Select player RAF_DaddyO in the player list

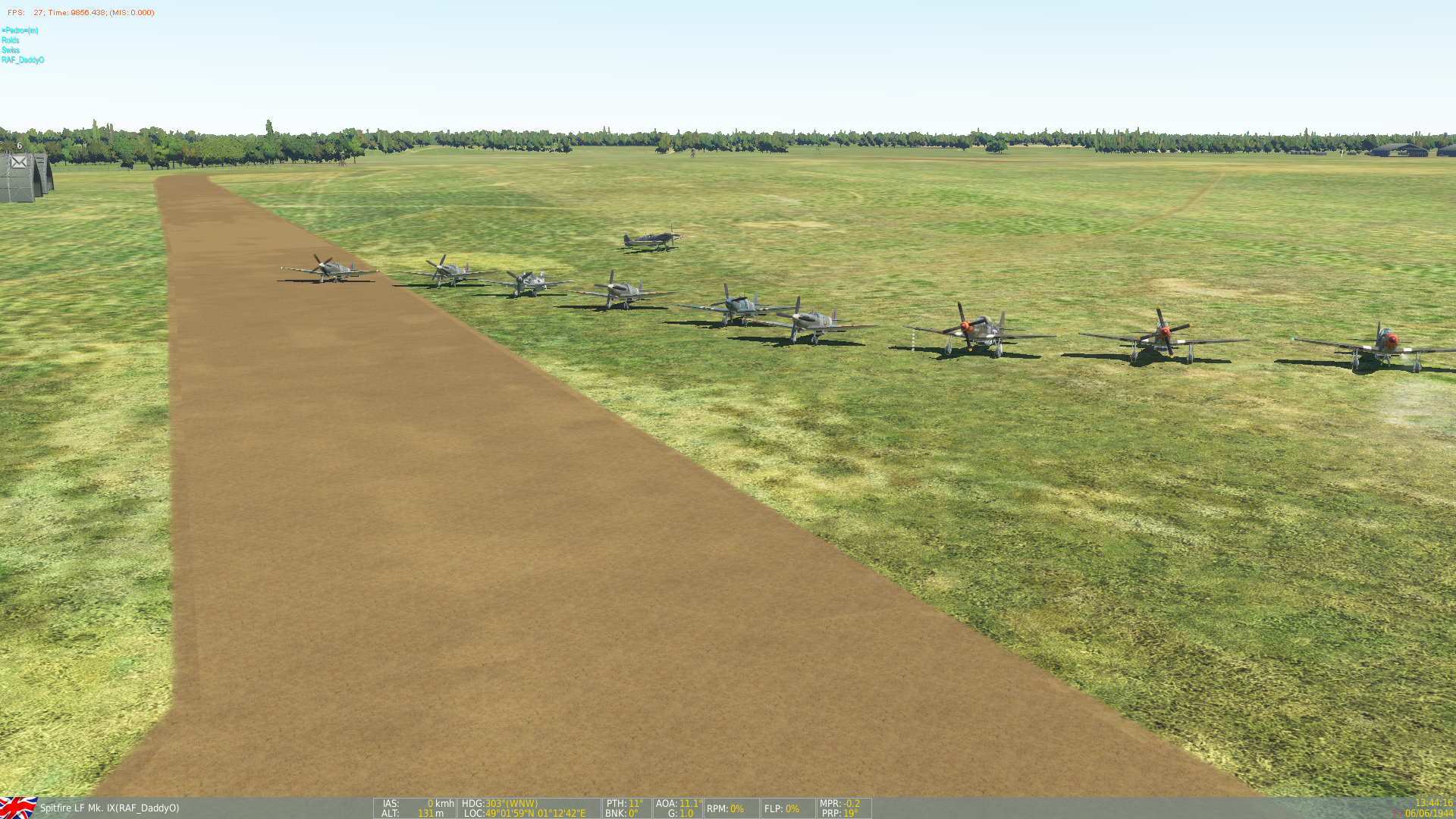[x=23, y=60]
